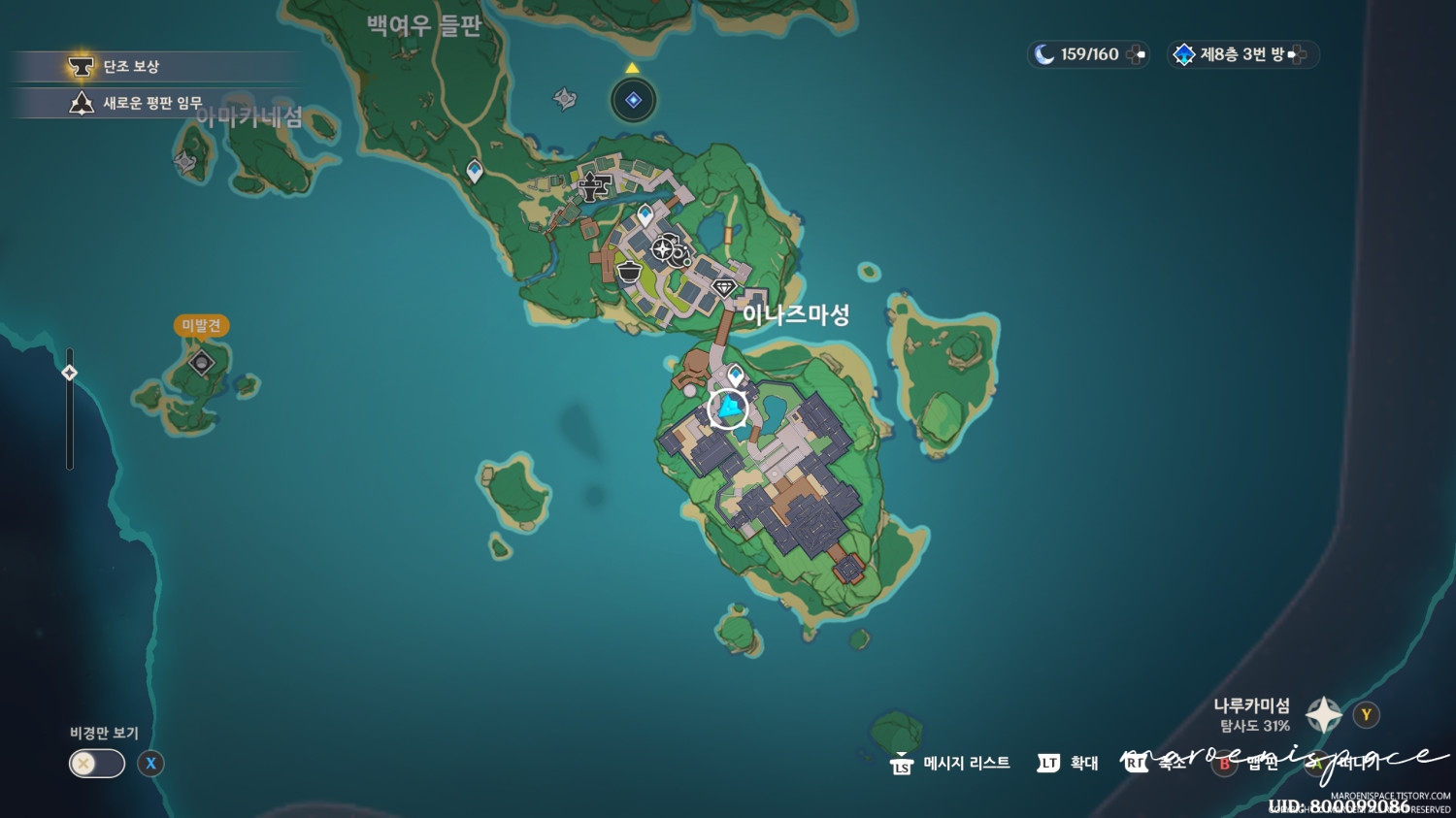Click the Y button near 탐사도 31%

(x=1365, y=714)
